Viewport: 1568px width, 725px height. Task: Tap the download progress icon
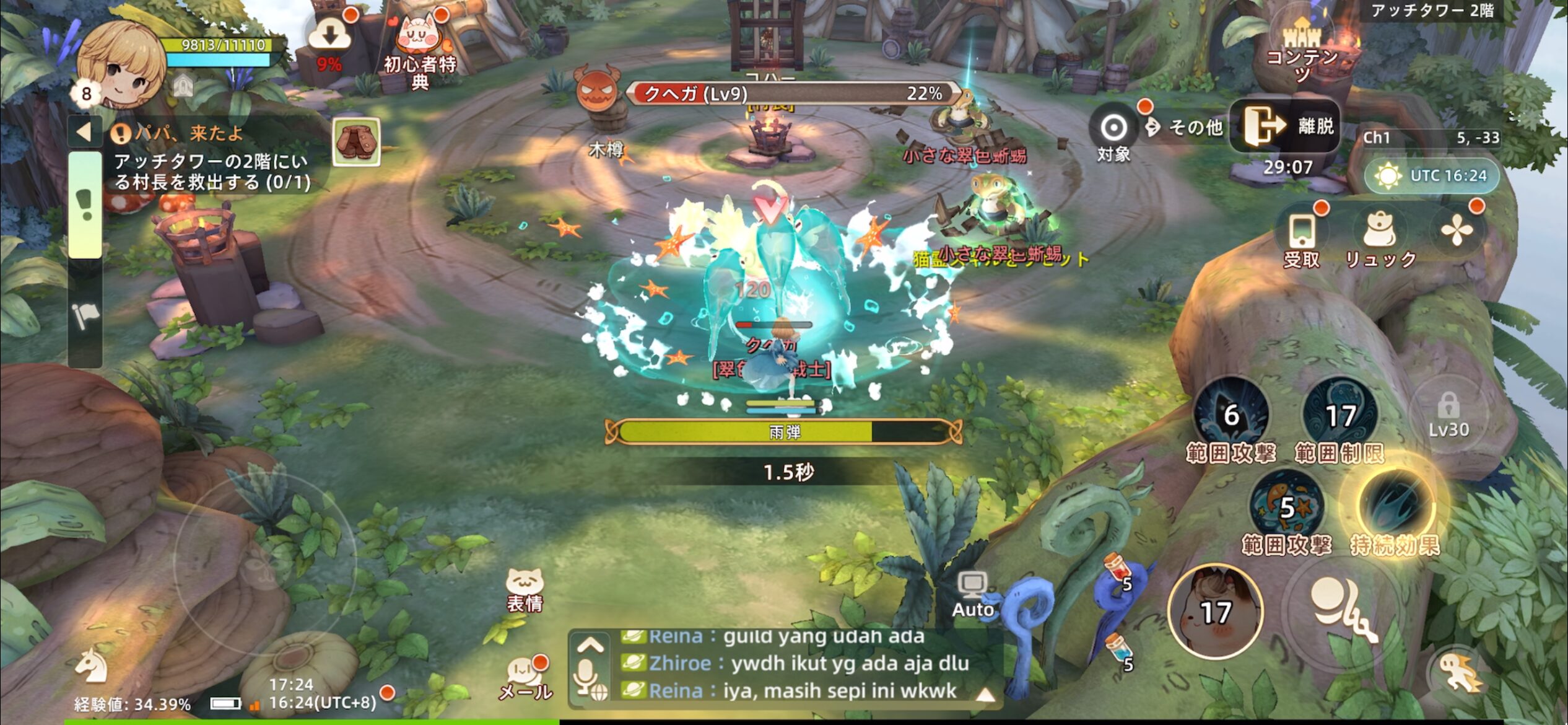[329, 36]
